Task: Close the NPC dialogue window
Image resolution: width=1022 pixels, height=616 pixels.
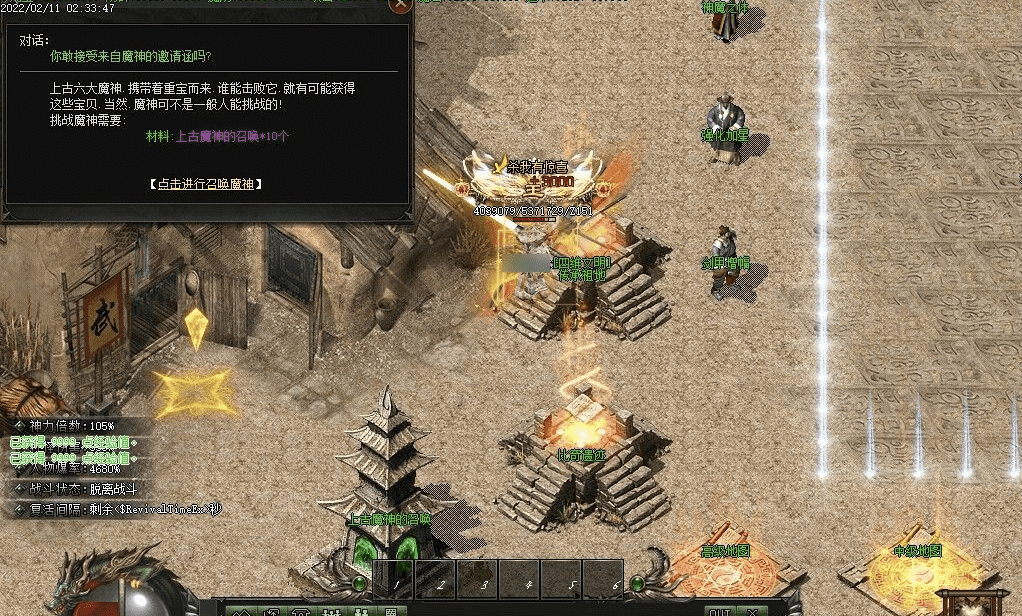Action: pyautogui.click(x=400, y=5)
